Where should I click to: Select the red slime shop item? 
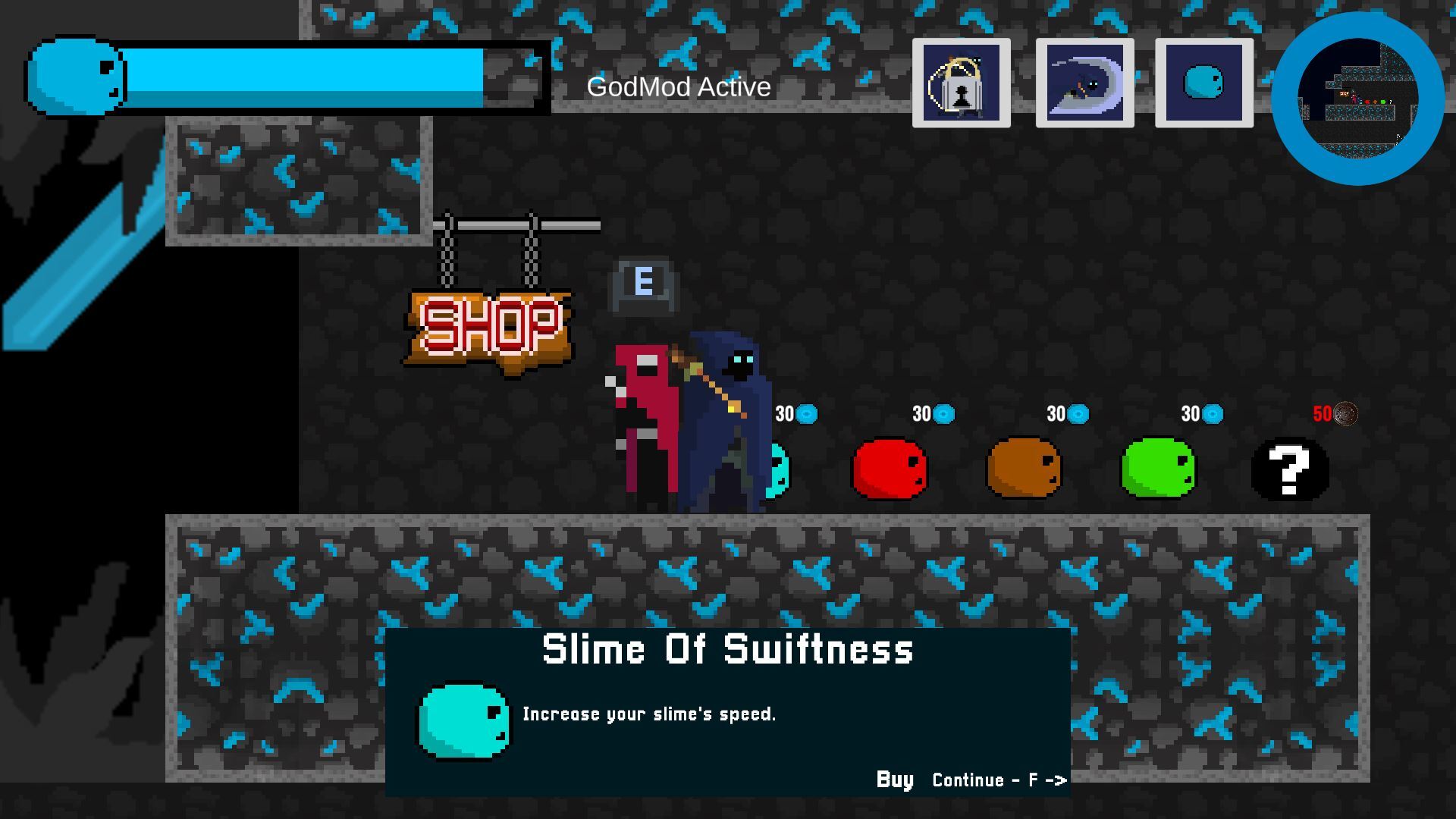(x=890, y=468)
